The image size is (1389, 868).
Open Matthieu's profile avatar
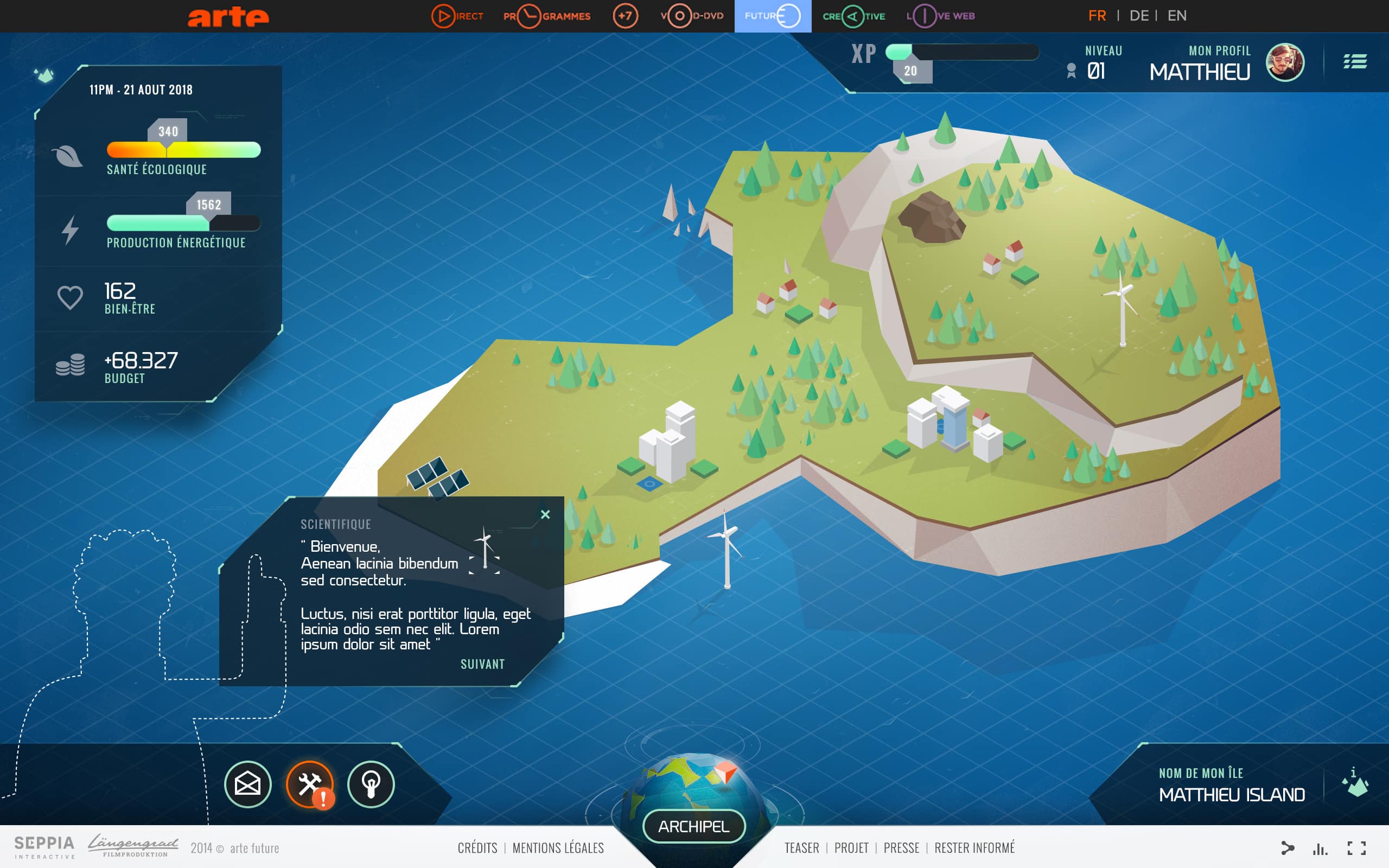tap(1284, 62)
